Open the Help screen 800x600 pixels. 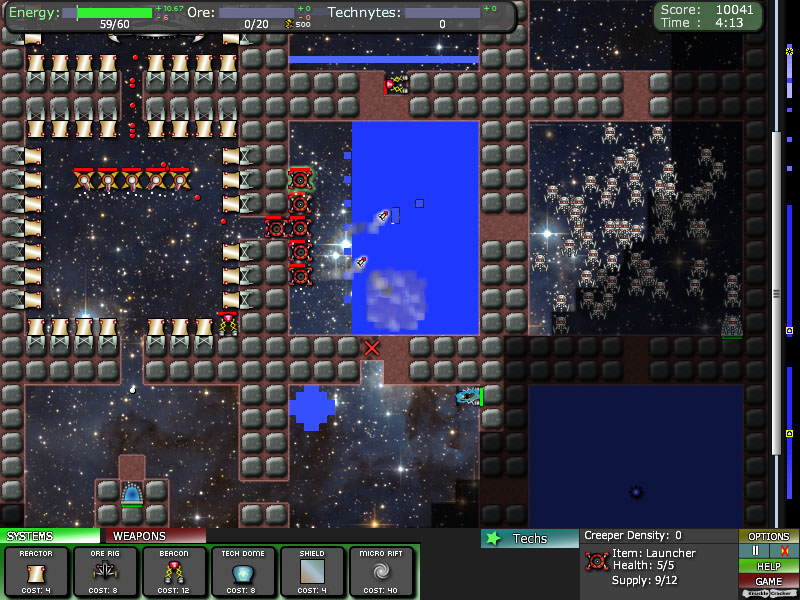(x=768, y=566)
